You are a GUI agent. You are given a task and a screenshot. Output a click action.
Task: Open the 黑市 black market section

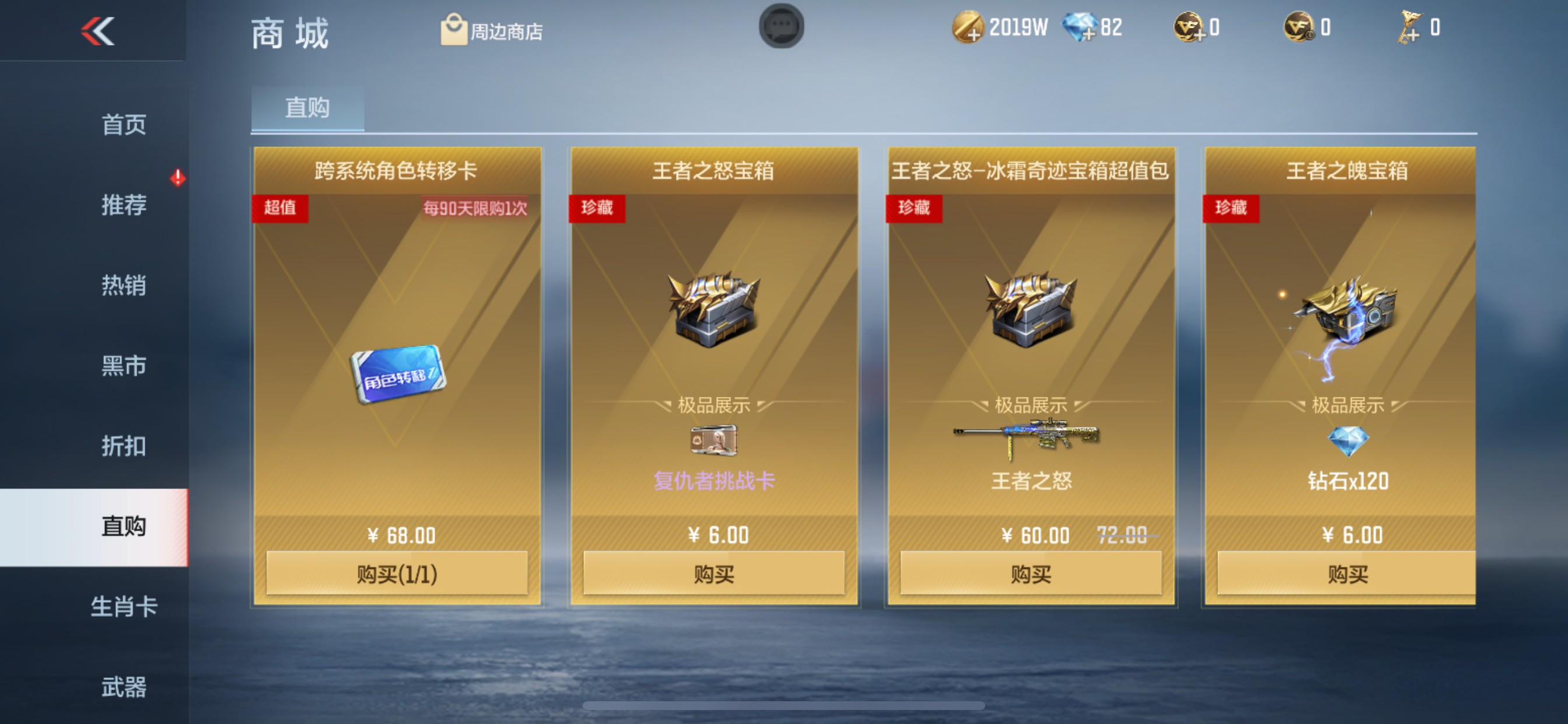pyautogui.click(x=124, y=365)
